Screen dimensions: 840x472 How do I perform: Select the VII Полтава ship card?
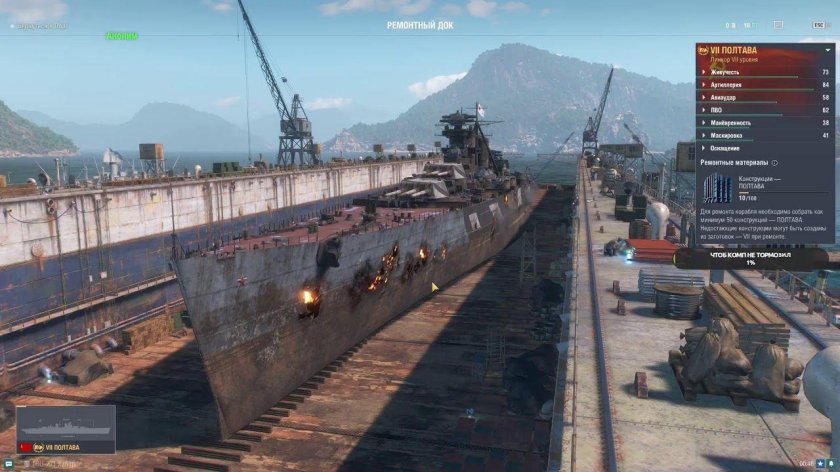pos(65,428)
